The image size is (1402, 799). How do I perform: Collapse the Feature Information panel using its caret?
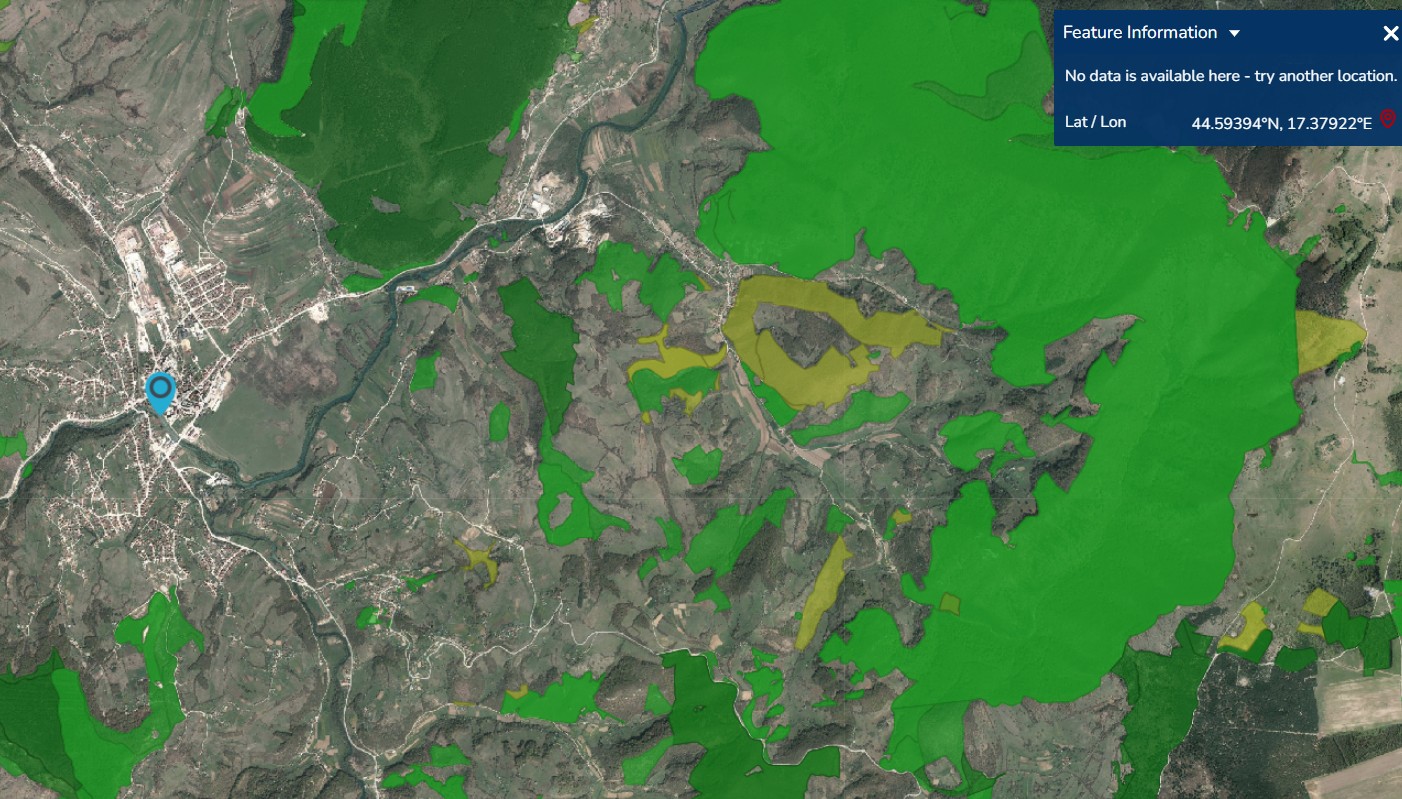click(x=1235, y=32)
